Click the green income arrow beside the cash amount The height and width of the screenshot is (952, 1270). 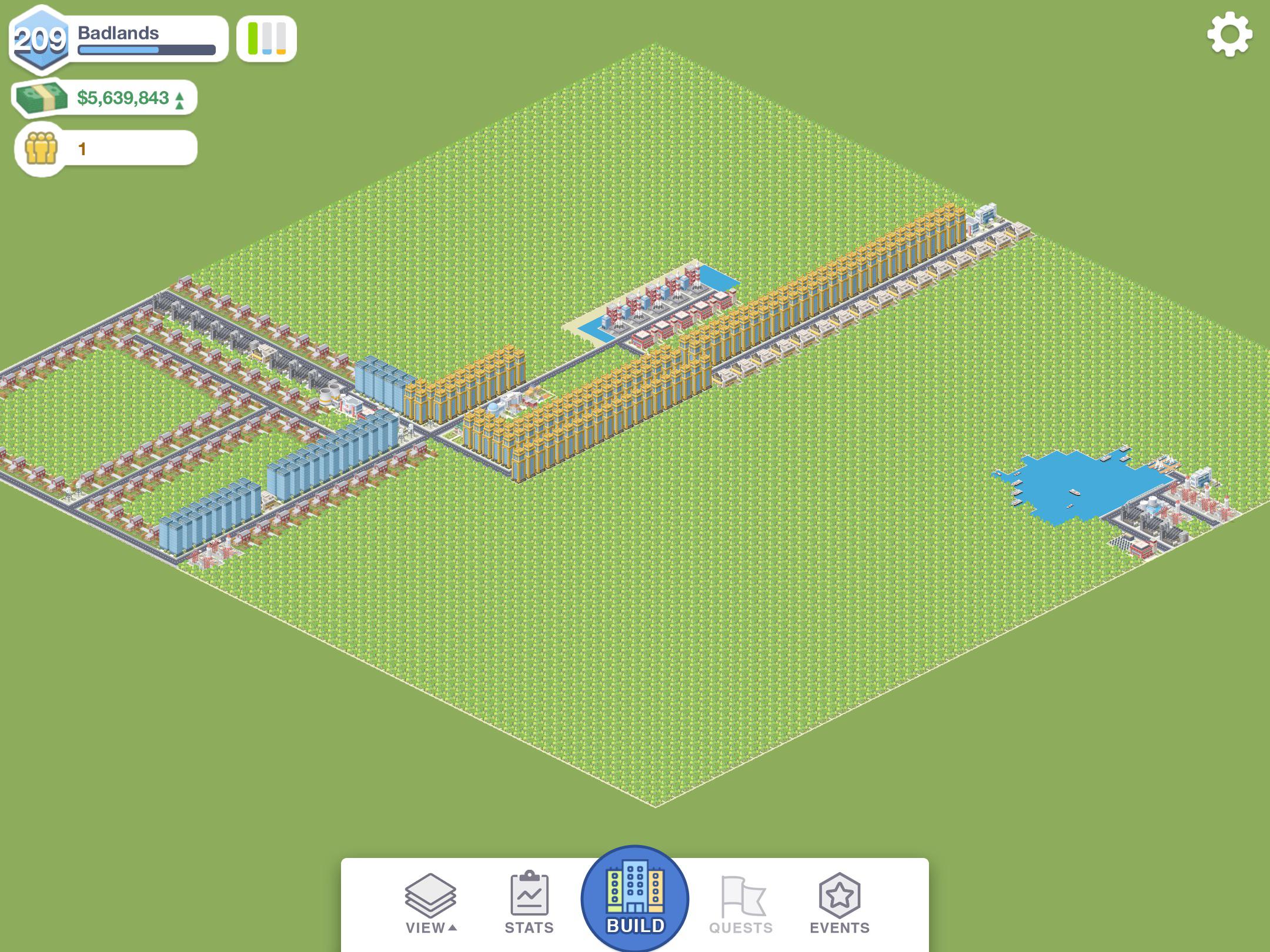point(179,99)
